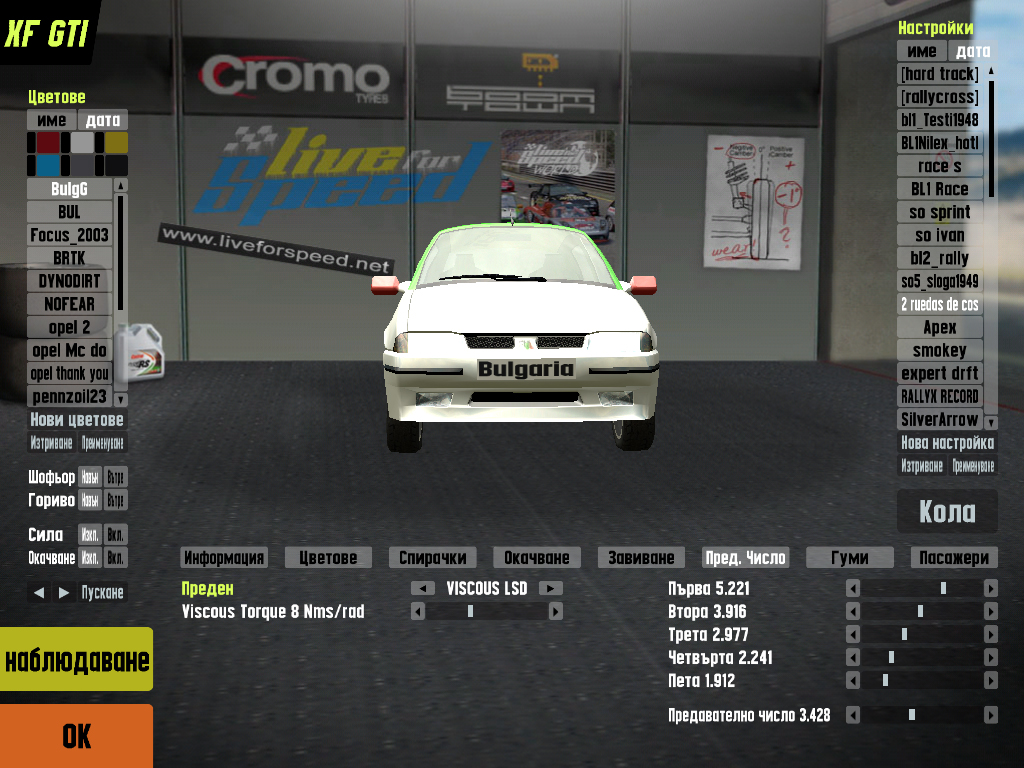This screenshot has height=768, width=1024.
Task: Add new colours with Нови цветове
Action: (77, 420)
